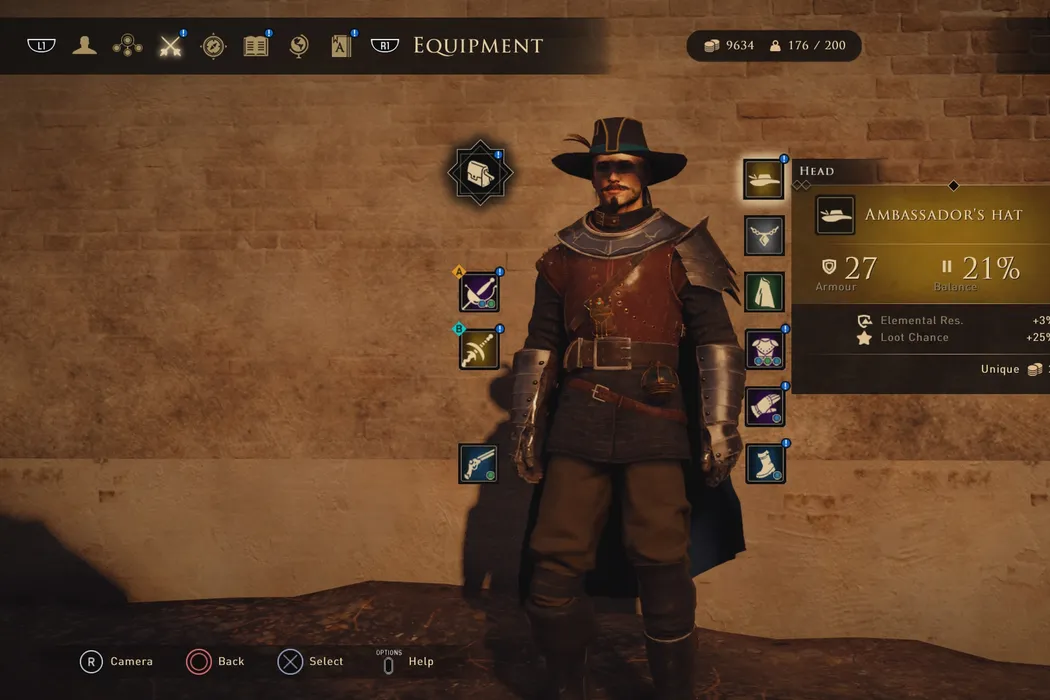
Task: Switch to the skill tree tab
Action: tap(127, 46)
